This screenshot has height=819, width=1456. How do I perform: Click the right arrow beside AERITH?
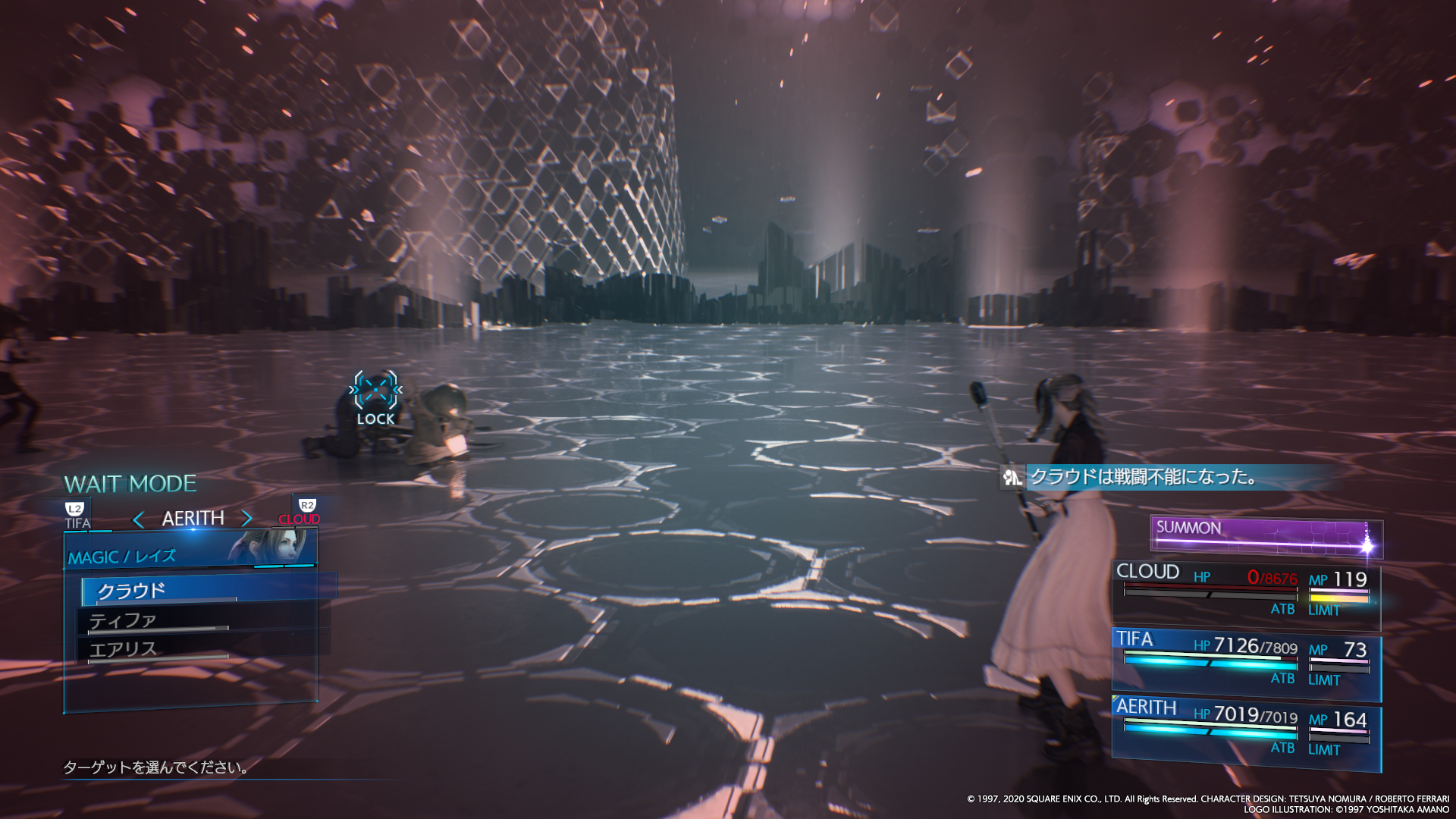(246, 519)
